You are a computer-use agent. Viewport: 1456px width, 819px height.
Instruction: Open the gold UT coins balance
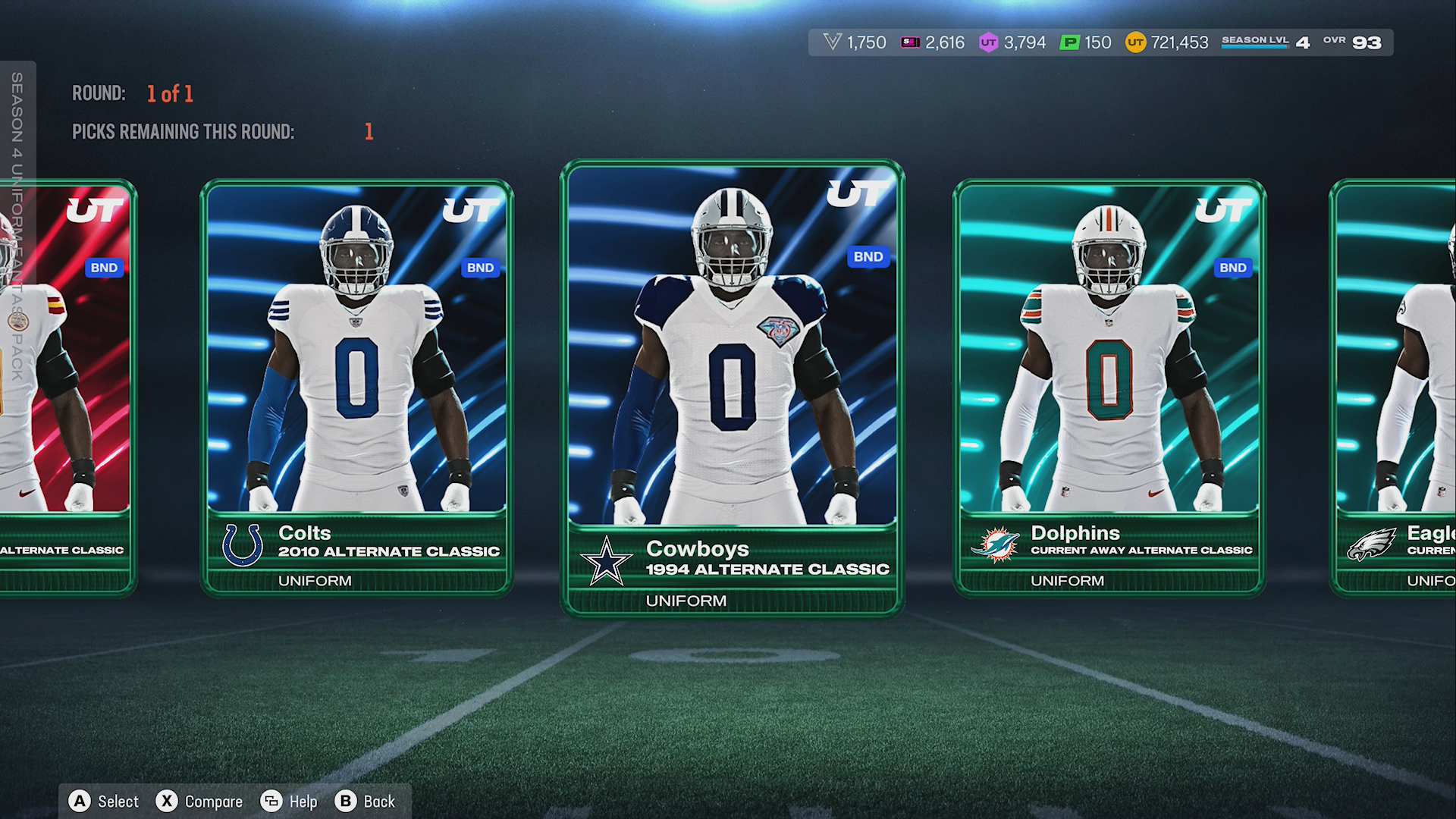[x=1167, y=42]
